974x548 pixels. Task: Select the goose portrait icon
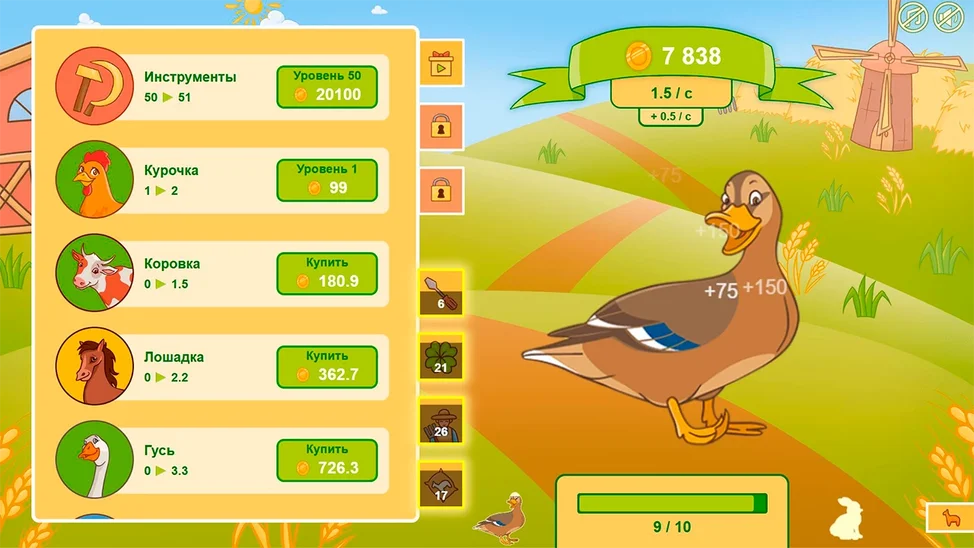[x=94, y=460]
